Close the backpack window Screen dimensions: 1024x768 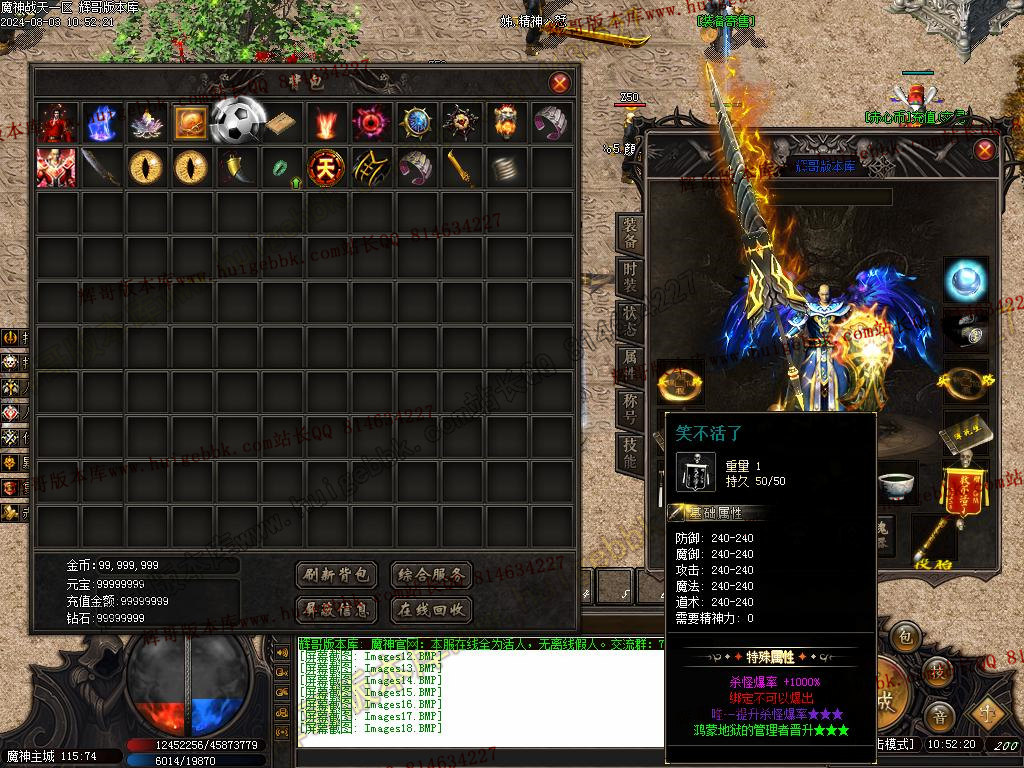point(560,83)
